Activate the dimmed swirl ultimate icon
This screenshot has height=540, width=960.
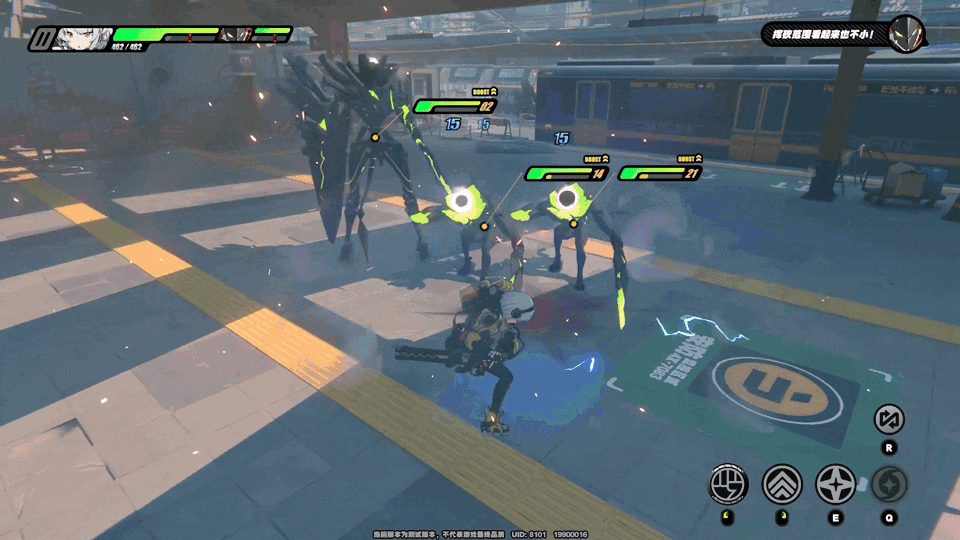(x=889, y=485)
